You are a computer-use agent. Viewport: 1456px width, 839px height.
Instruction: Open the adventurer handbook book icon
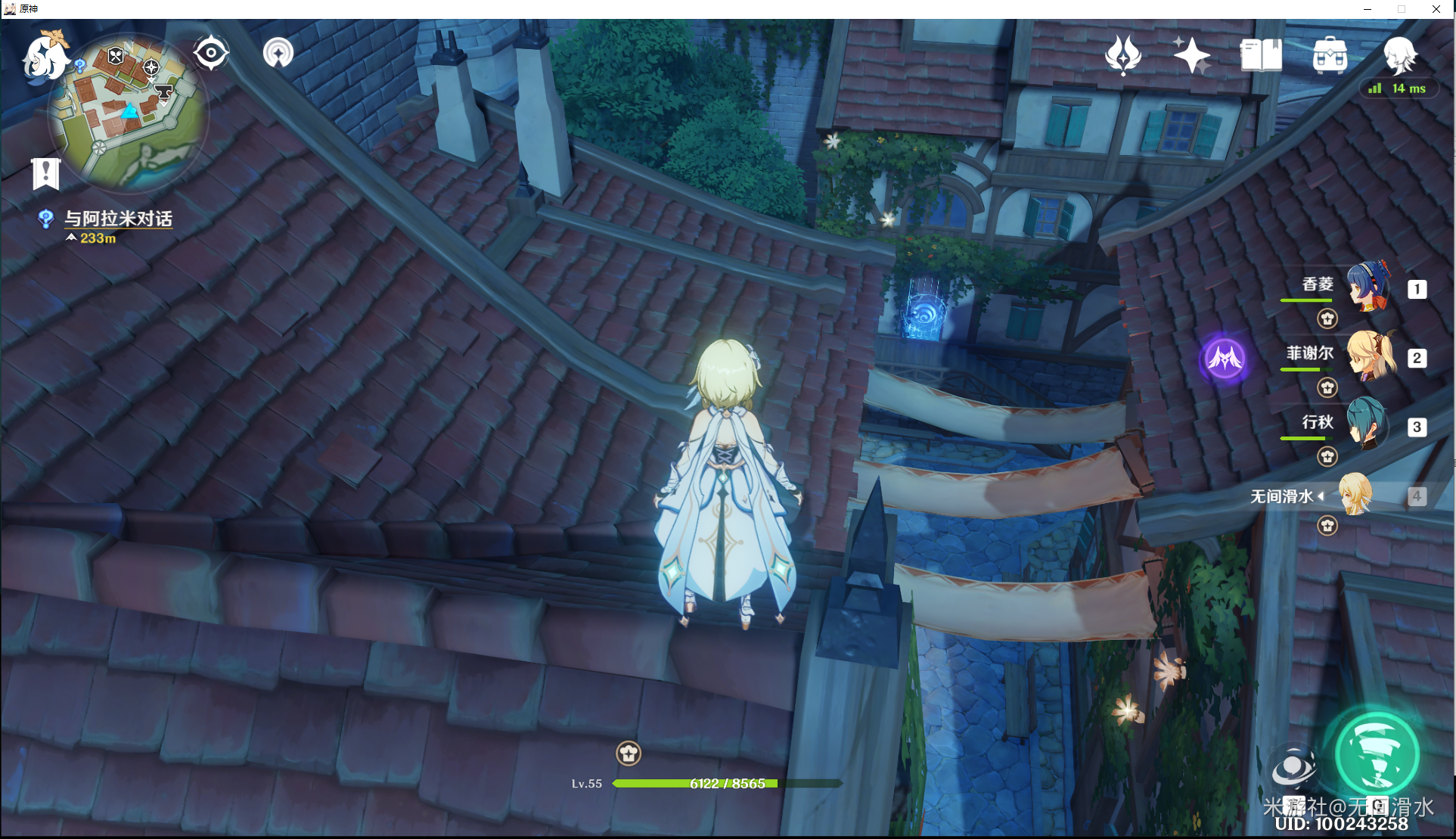pos(1261,55)
